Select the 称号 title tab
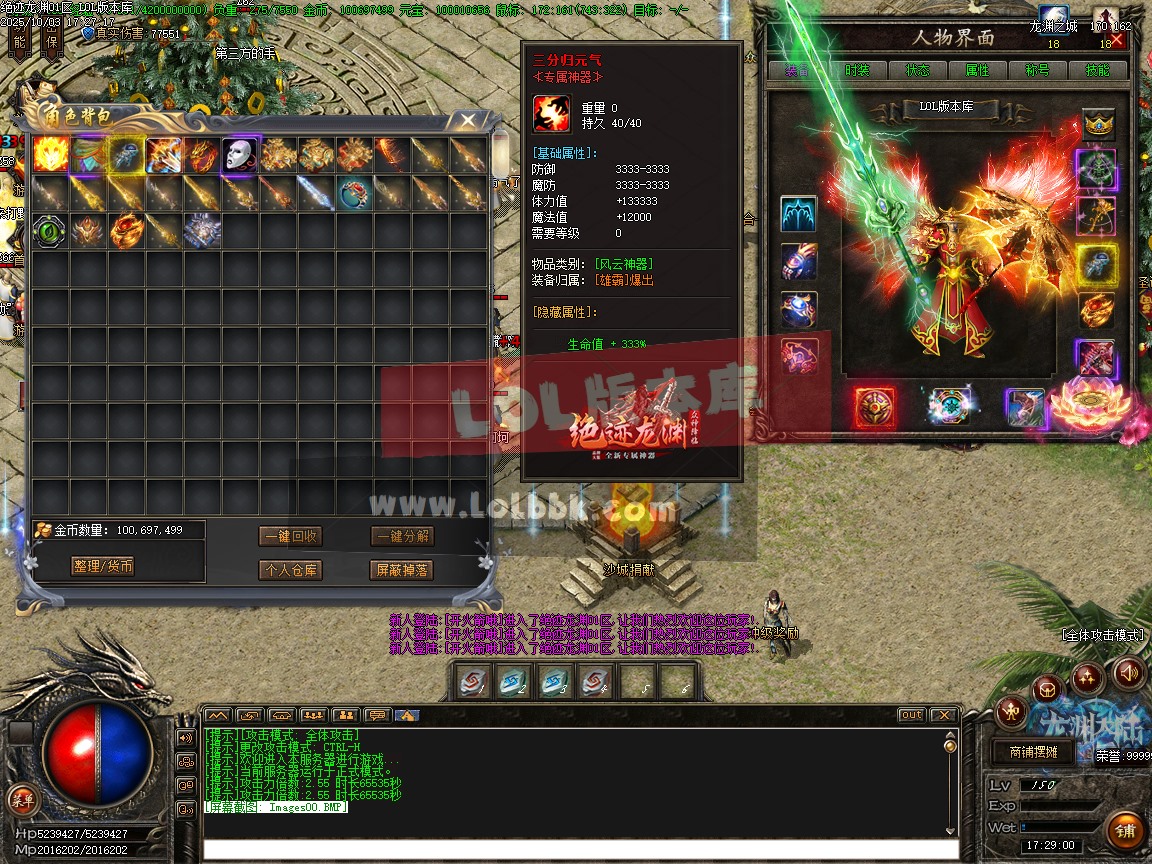Image resolution: width=1152 pixels, height=864 pixels. (x=1037, y=70)
